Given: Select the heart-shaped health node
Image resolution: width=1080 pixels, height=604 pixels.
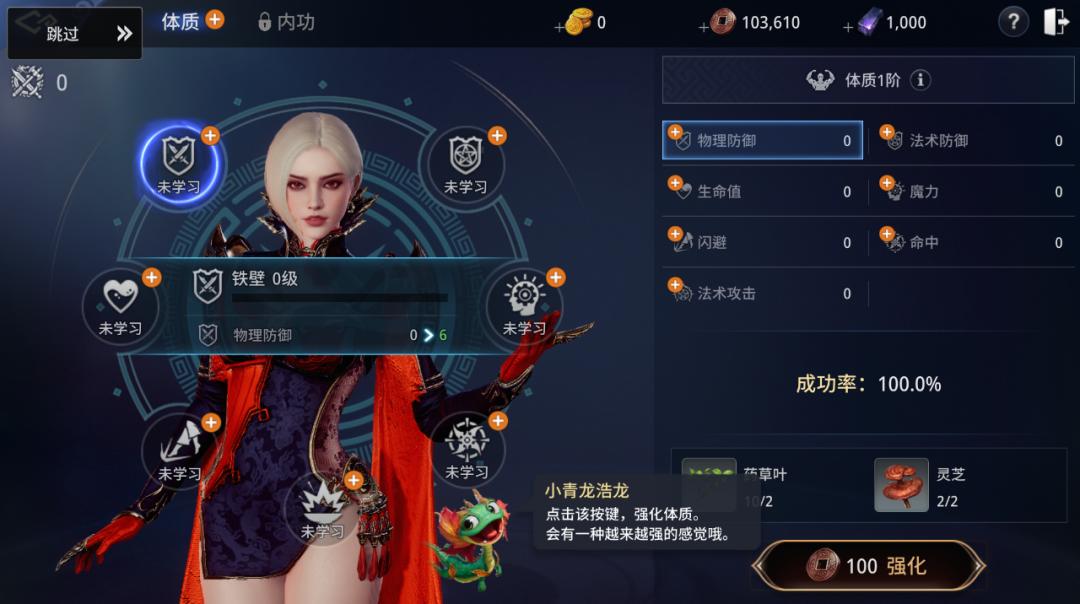Looking at the screenshot, I should [121, 302].
